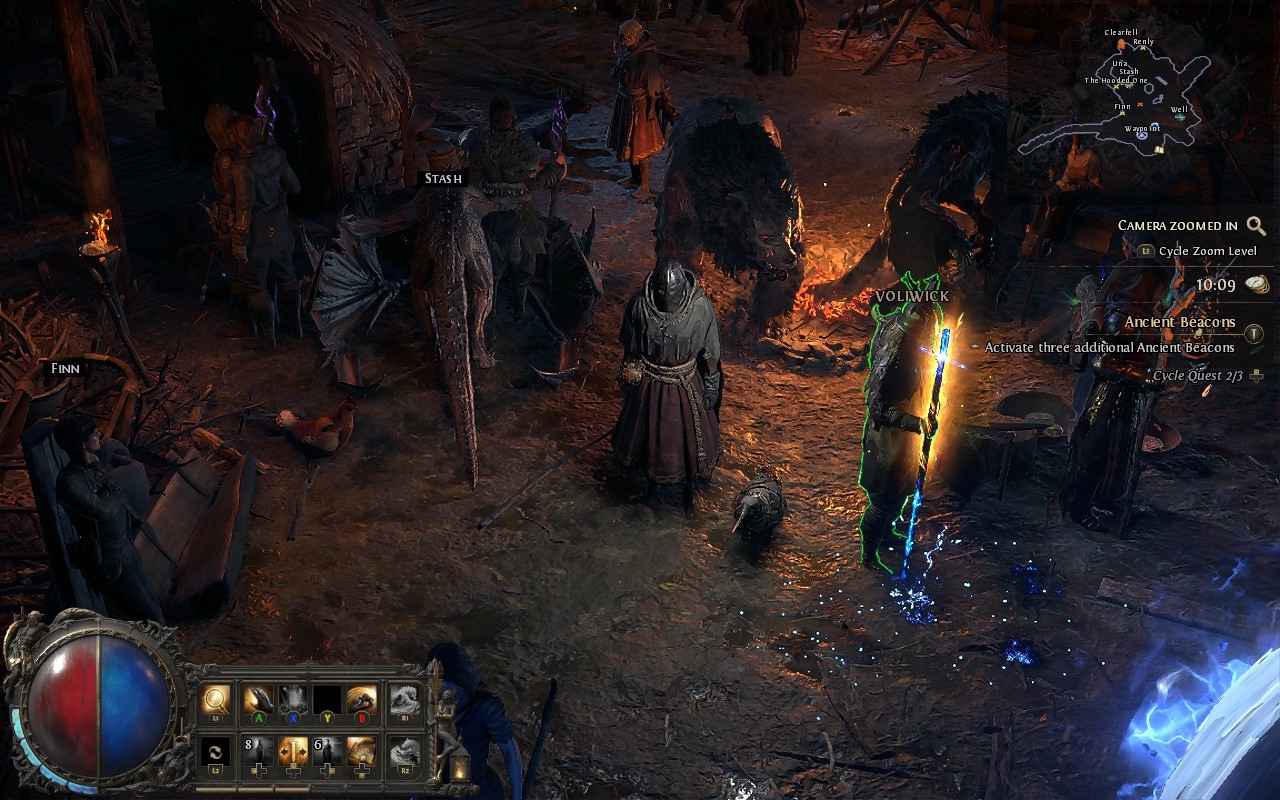Open the parchment map scroll slot
This screenshot has width=1280, height=800.
361,752
